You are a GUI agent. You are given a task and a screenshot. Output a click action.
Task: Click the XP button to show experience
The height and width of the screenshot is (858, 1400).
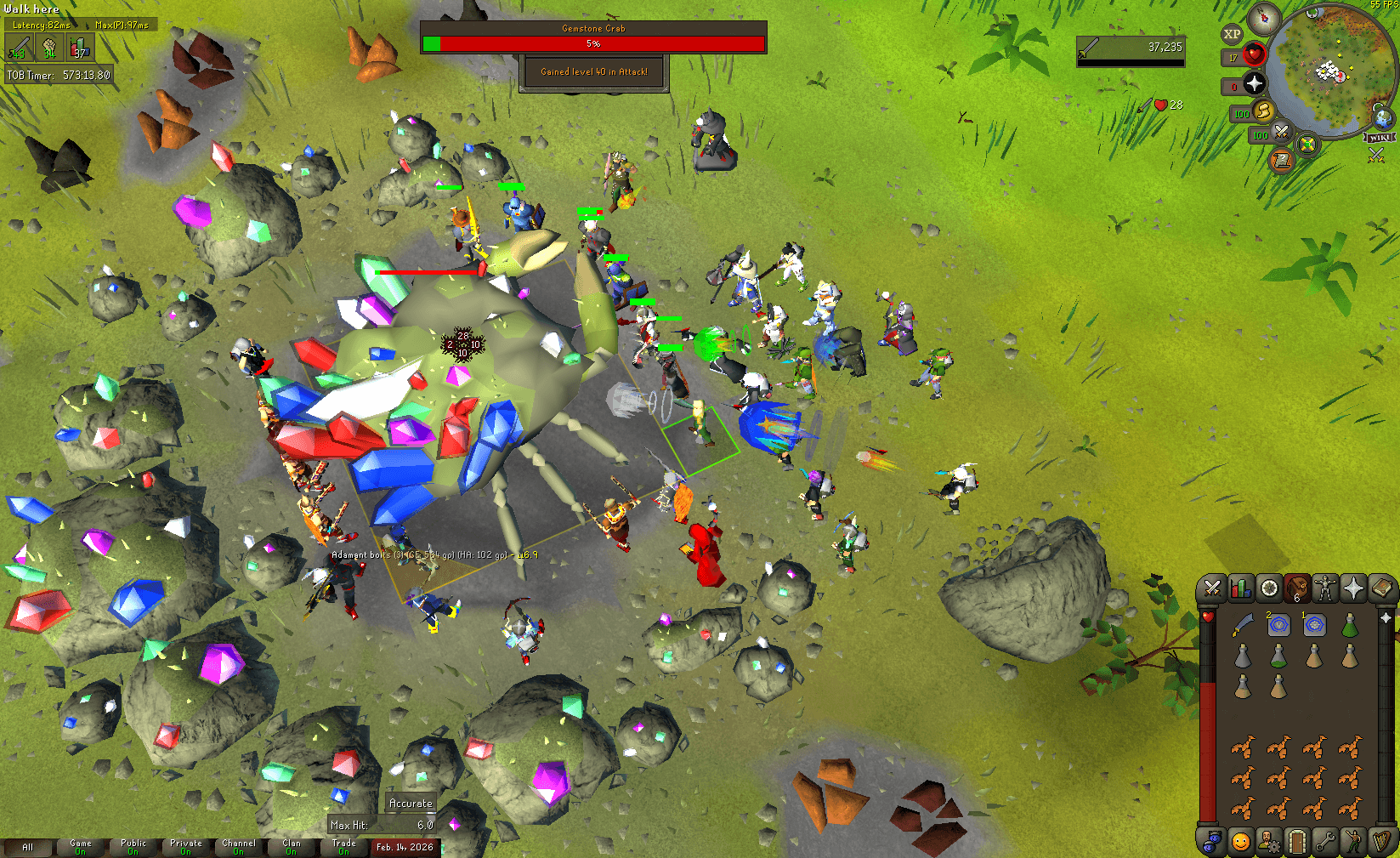point(1233,34)
